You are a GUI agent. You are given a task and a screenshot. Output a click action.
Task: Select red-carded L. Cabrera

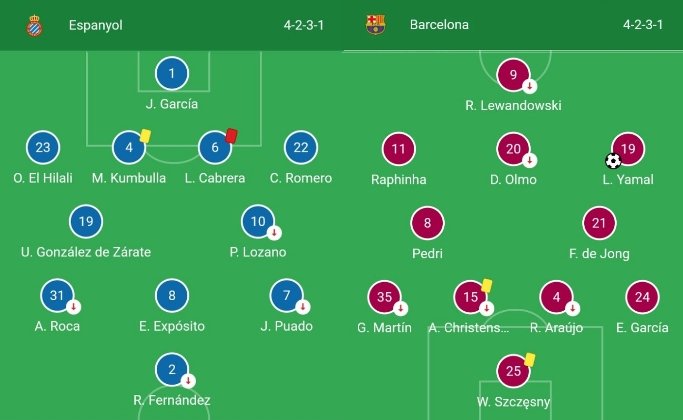[x=215, y=148]
